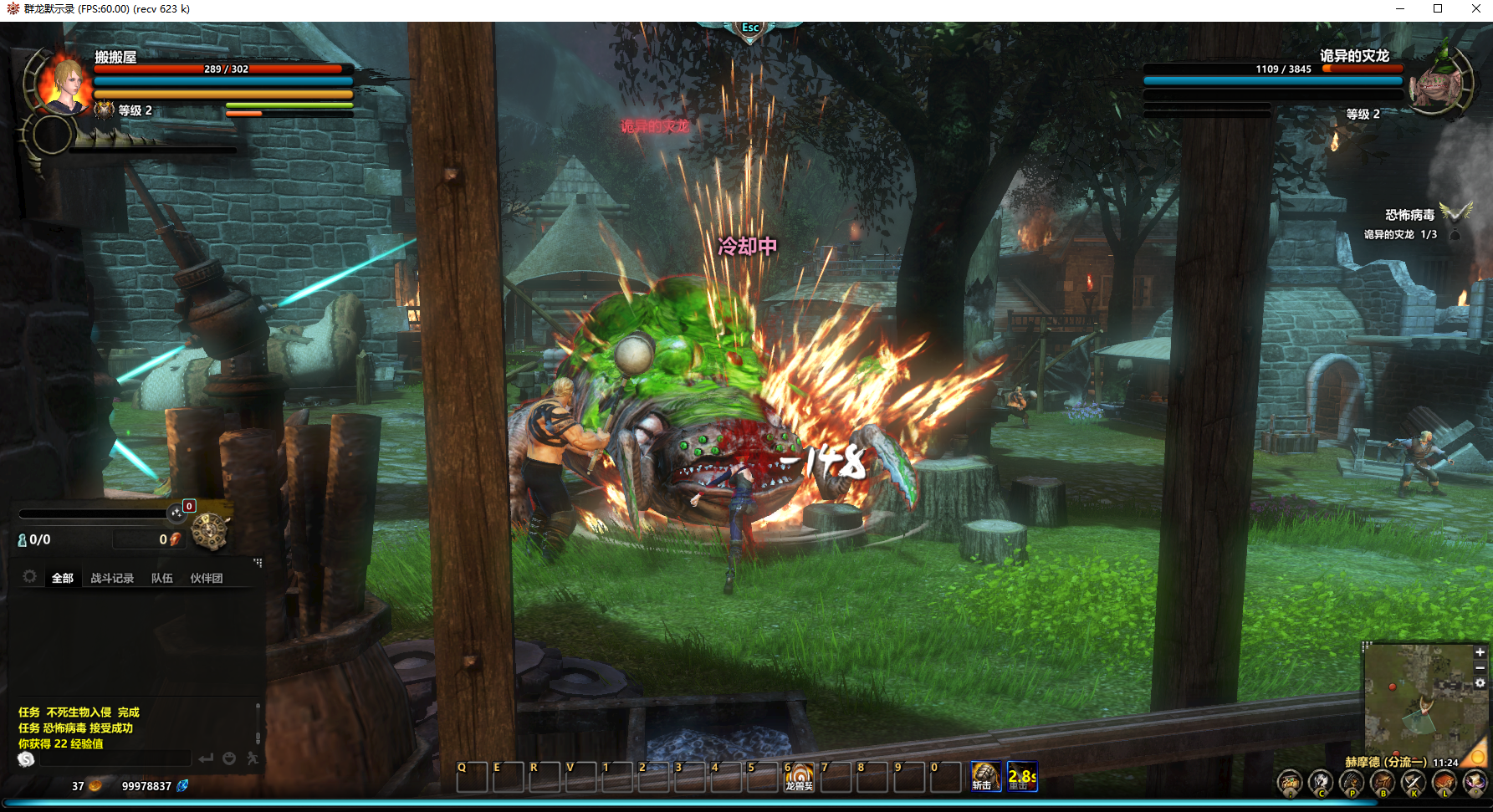
Task: Open the bag icon (B)
Action: point(1383,784)
